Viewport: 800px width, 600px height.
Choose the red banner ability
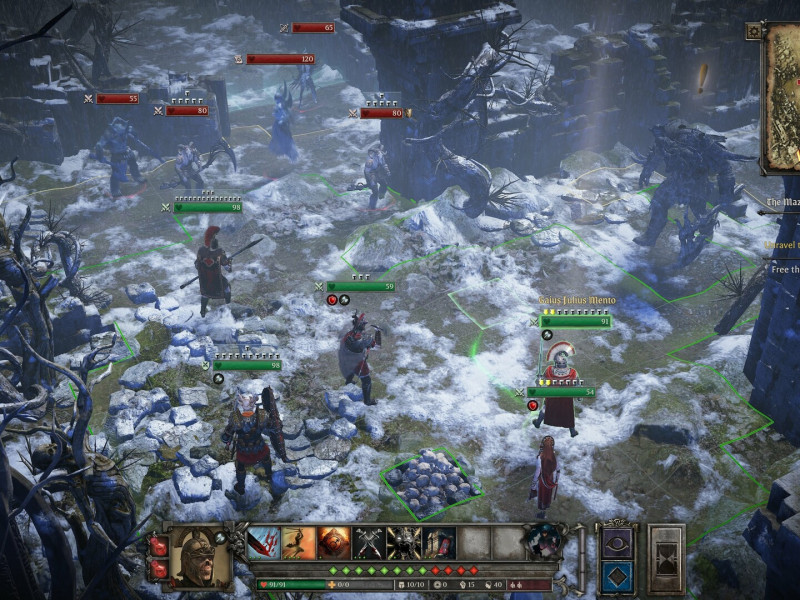coord(439,543)
